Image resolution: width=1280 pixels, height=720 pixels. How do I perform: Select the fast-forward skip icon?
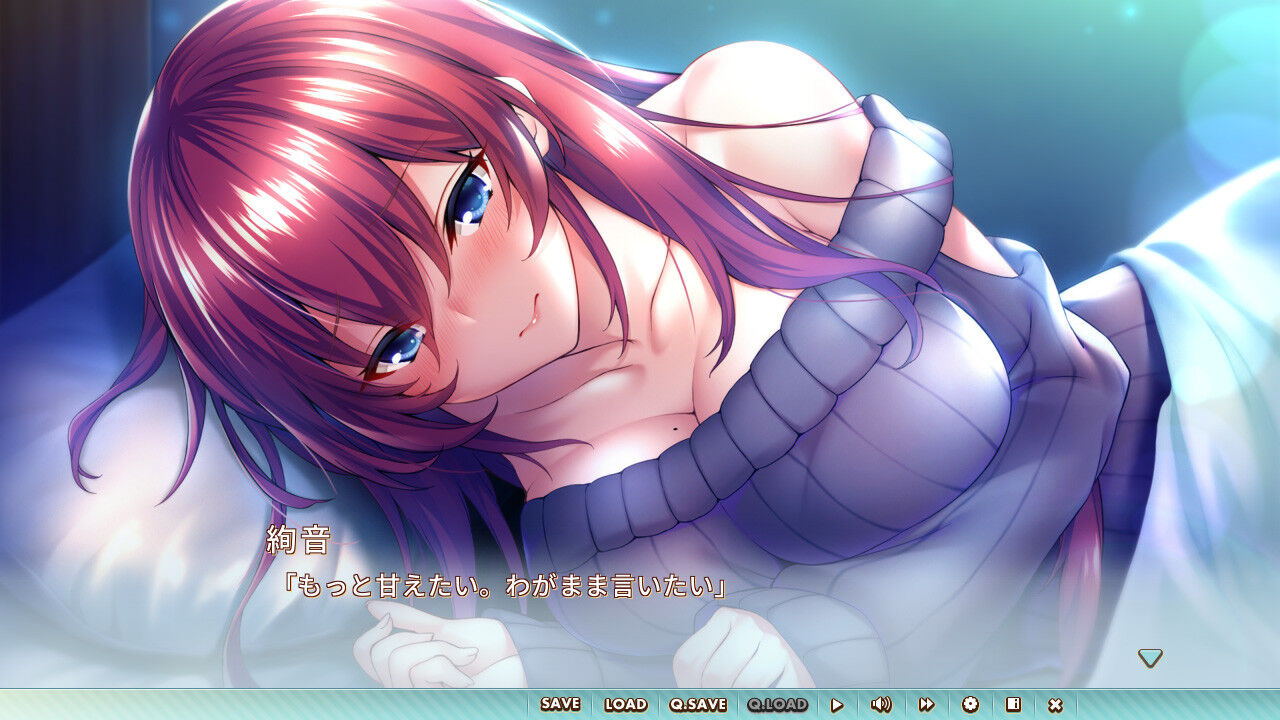[x=925, y=704]
